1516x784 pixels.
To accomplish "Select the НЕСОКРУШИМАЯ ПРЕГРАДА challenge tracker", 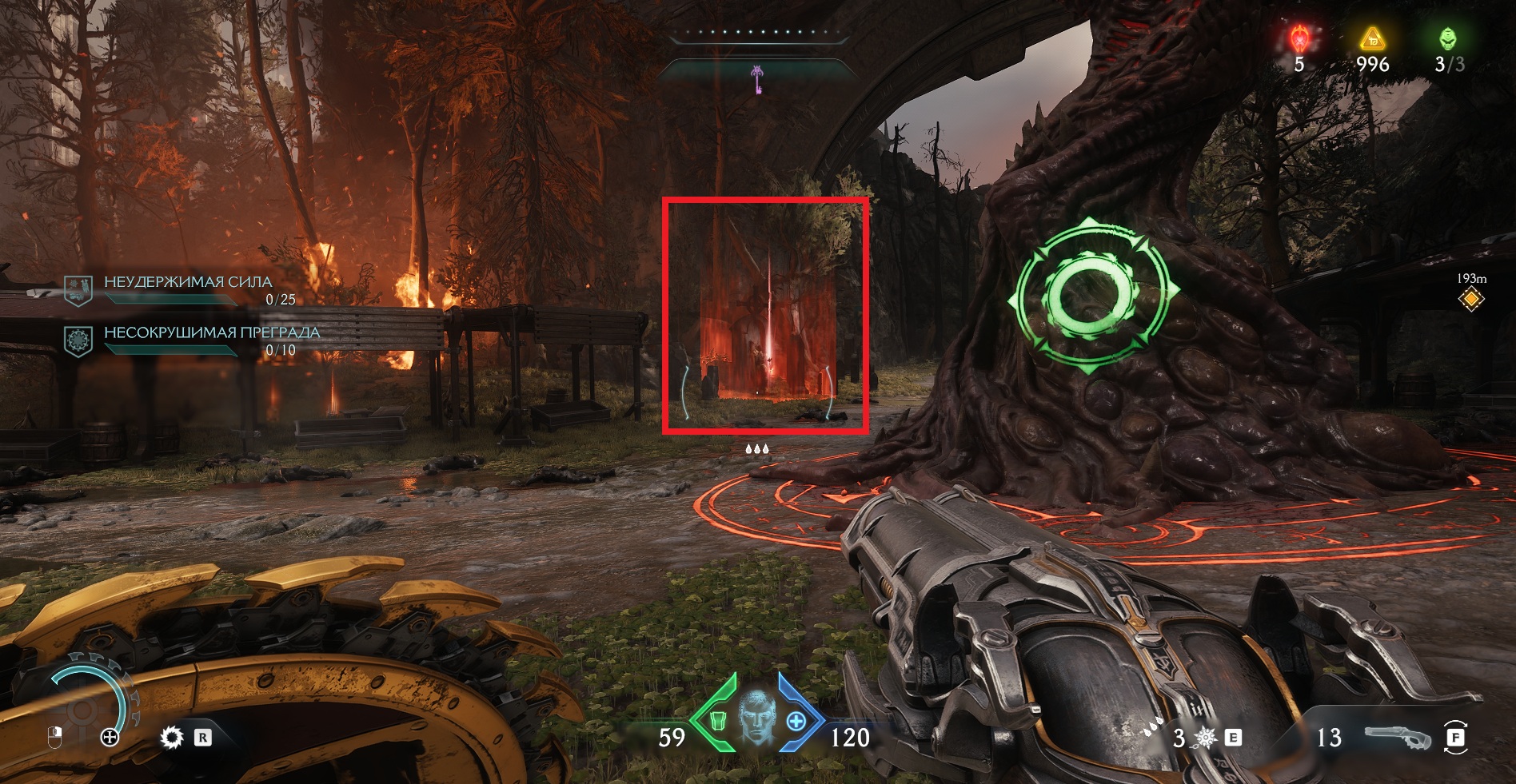I will pyautogui.click(x=211, y=333).
